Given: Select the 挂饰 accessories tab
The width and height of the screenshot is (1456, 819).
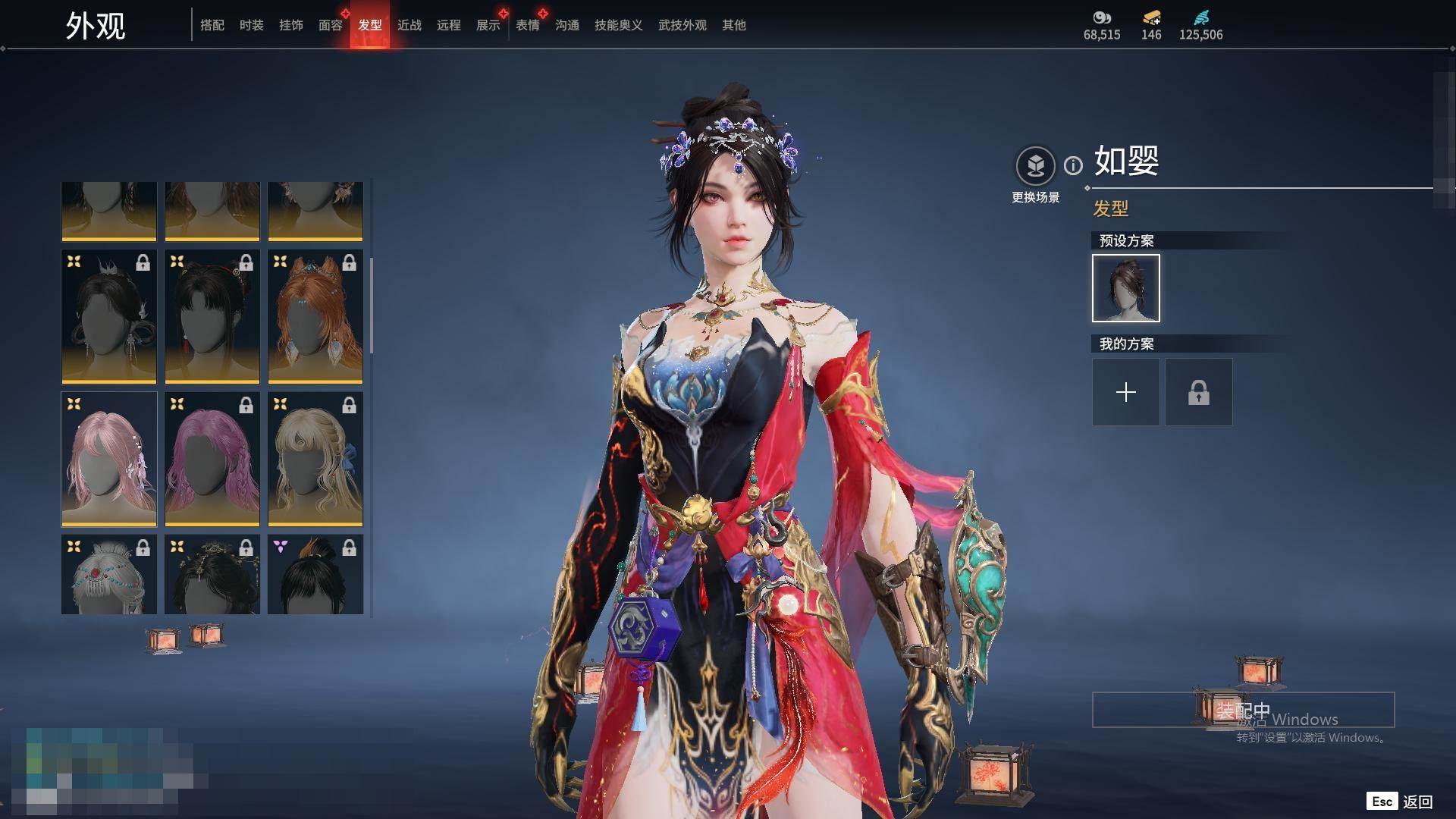Looking at the screenshot, I should coord(291,25).
